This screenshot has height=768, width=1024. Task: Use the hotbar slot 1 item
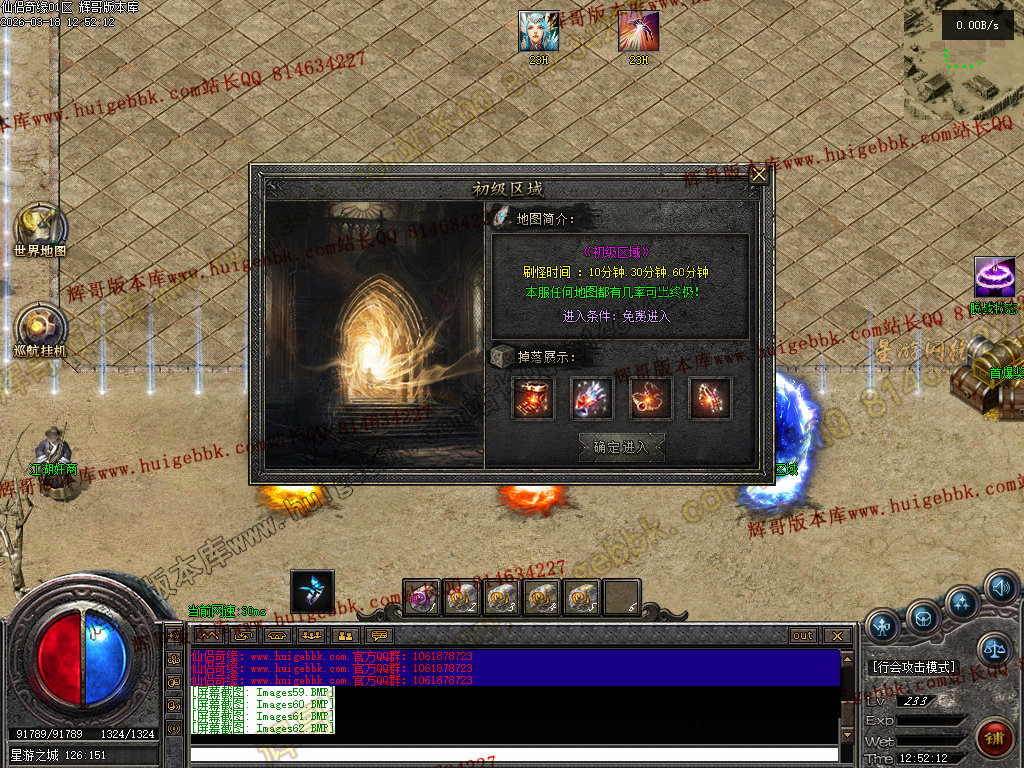(x=422, y=597)
